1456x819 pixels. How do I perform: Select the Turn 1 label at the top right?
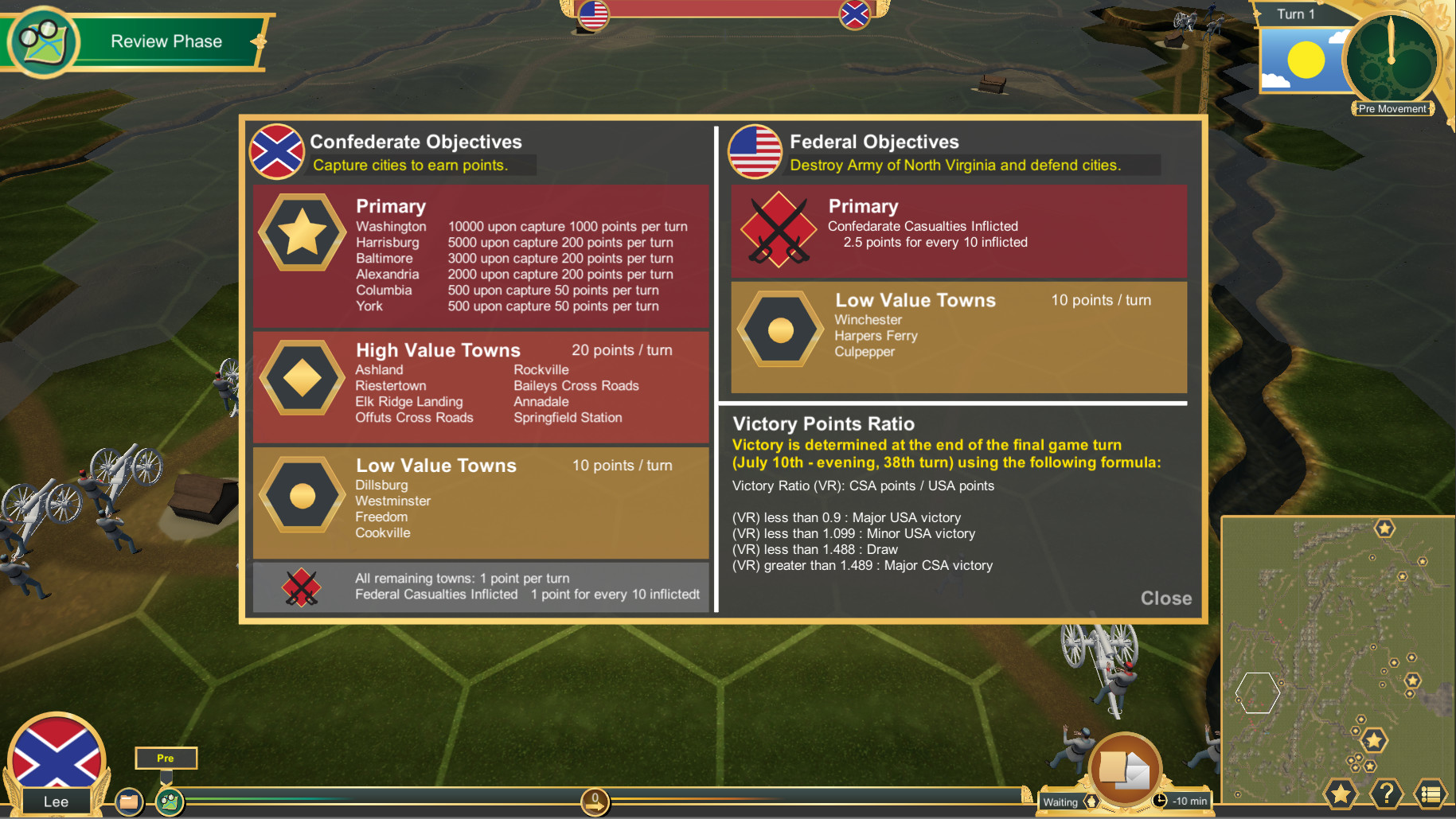click(x=1295, y=14)
